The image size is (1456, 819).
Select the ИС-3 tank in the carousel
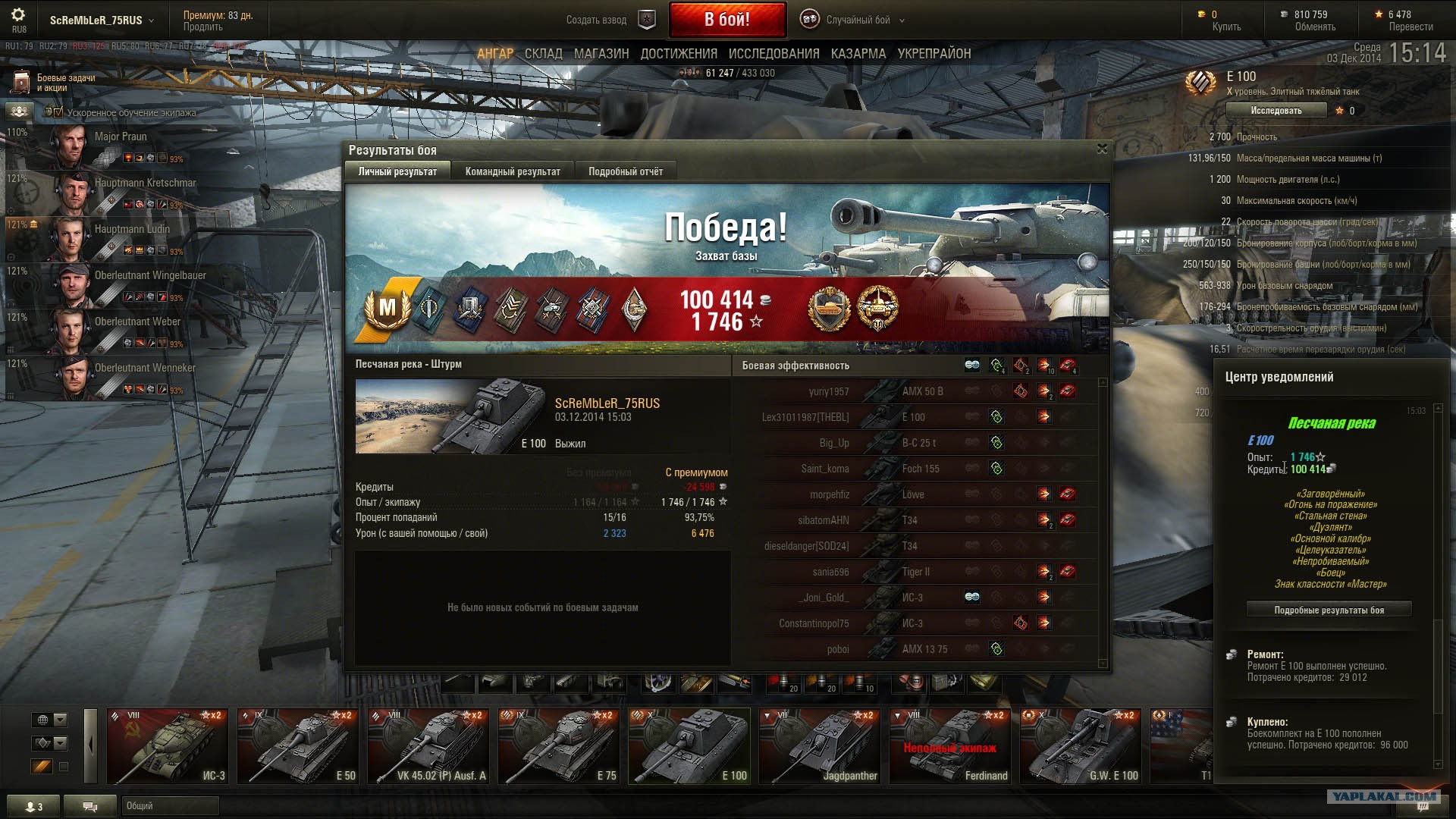click(x=168, y=746)
